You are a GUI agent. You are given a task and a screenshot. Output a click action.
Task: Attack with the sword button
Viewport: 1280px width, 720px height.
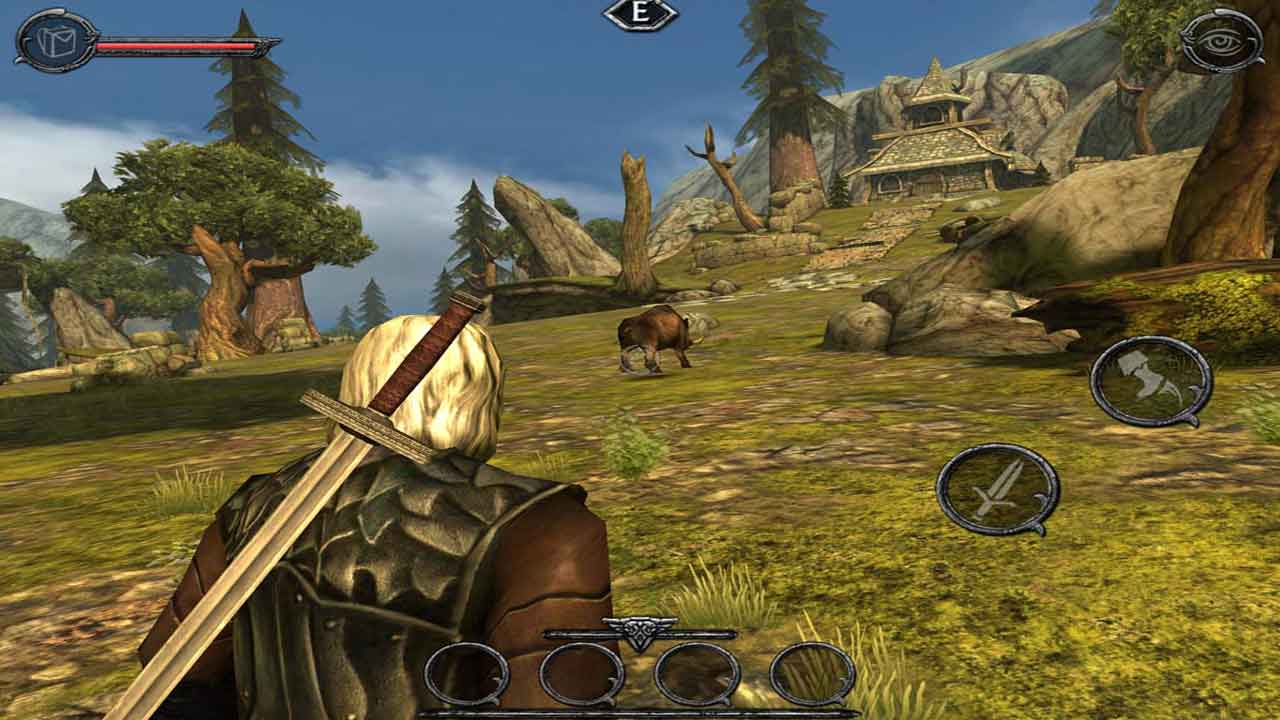[x=997, y=489]
